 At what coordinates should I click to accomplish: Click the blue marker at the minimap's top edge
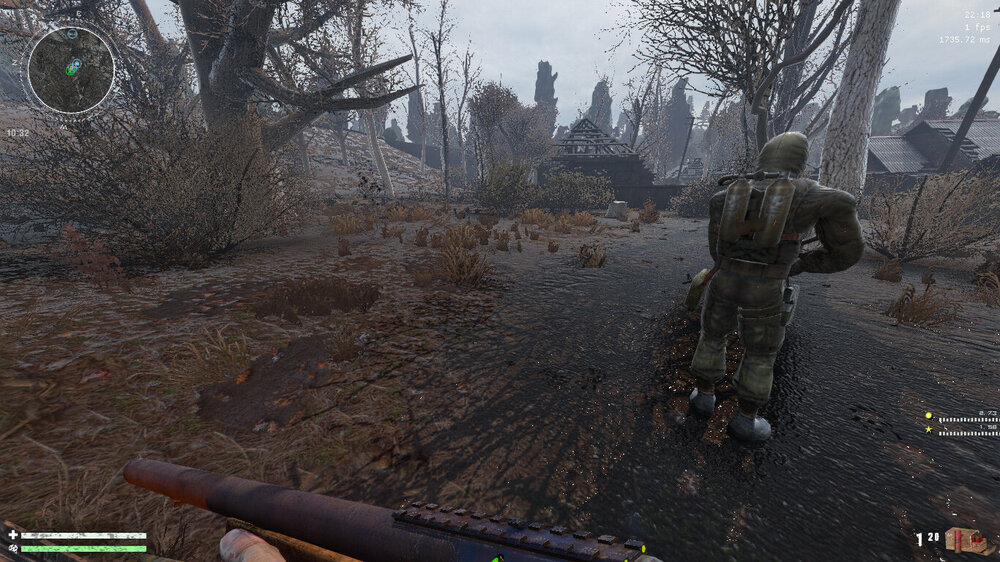[72, 34]
